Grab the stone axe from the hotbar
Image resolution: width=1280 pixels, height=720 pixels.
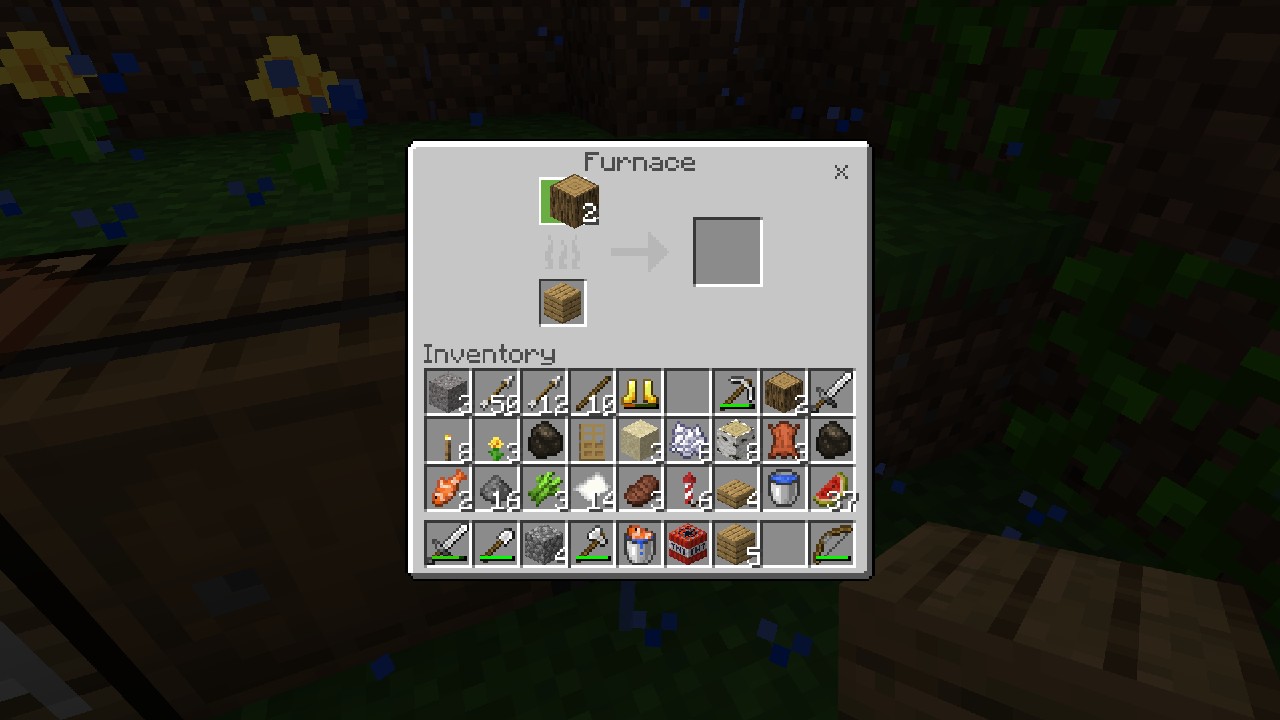click(x=591, y=543)
